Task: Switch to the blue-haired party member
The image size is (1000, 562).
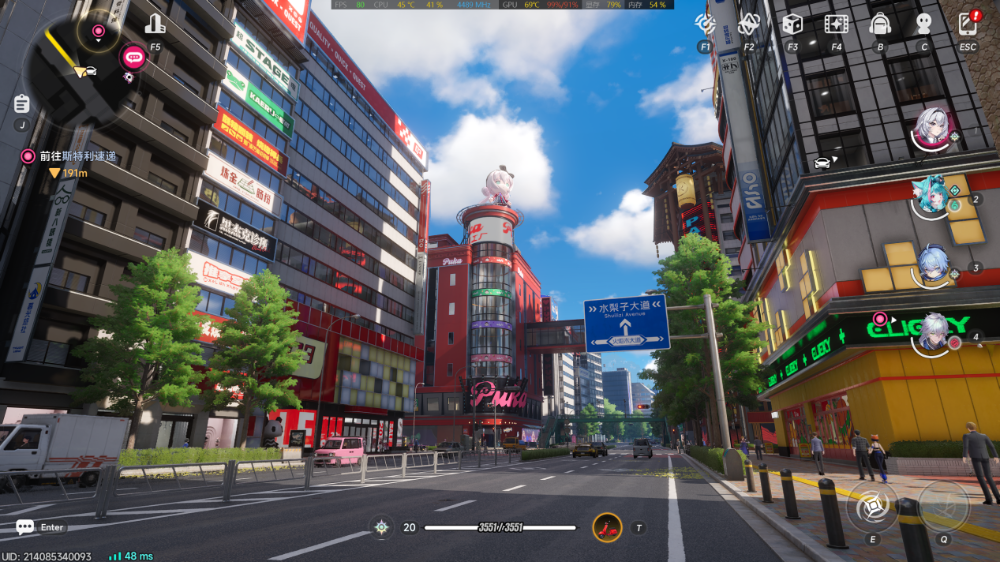Action: (934, 265)
